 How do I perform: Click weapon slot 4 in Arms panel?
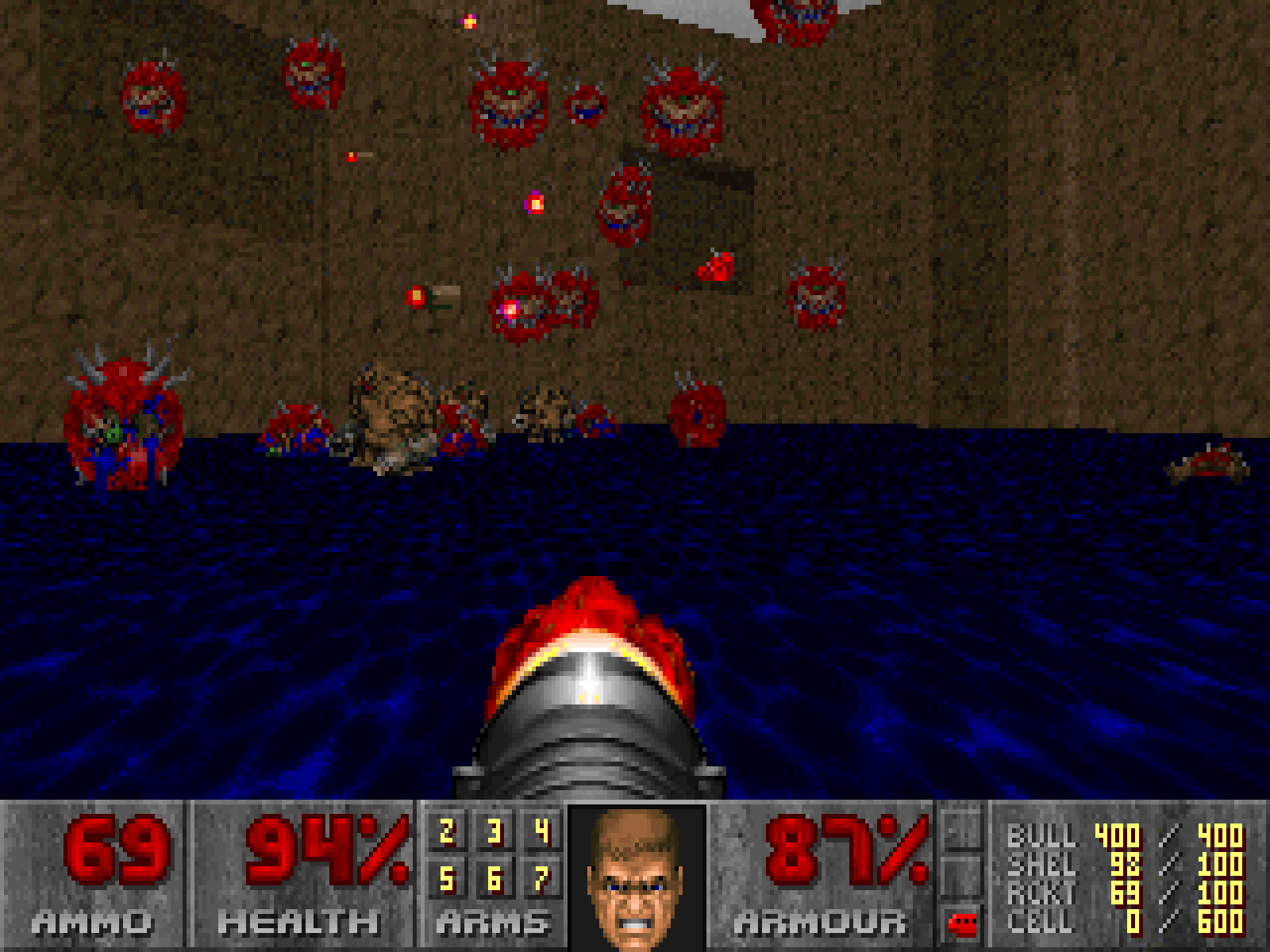point(542,832)
